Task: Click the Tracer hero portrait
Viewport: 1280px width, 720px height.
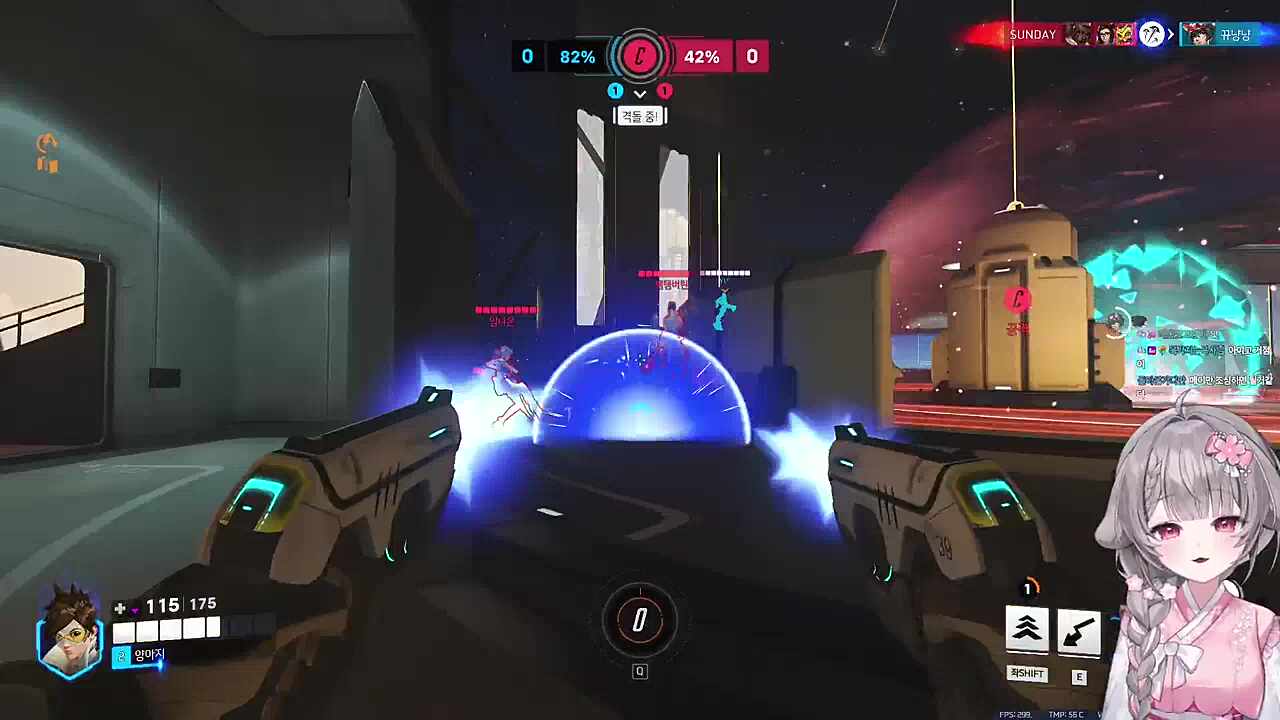Action: [x=70, y=629]
